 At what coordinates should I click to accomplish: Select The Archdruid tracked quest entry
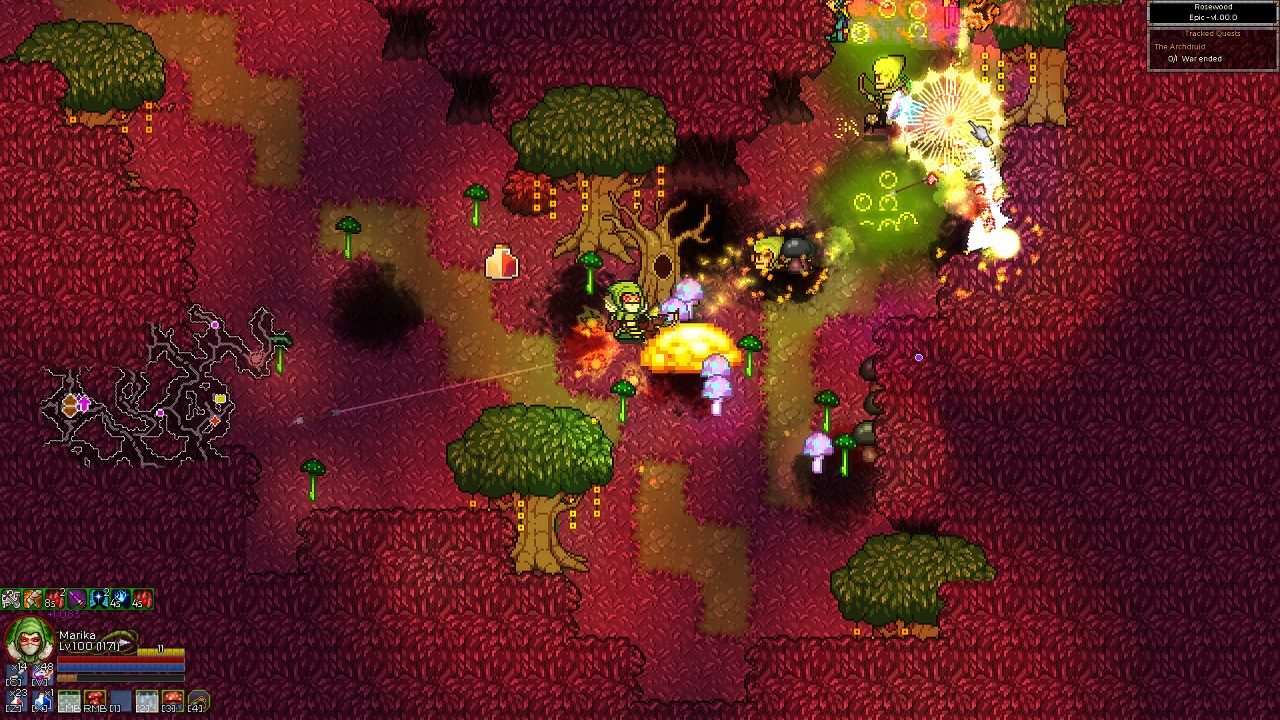point(1180,47)
